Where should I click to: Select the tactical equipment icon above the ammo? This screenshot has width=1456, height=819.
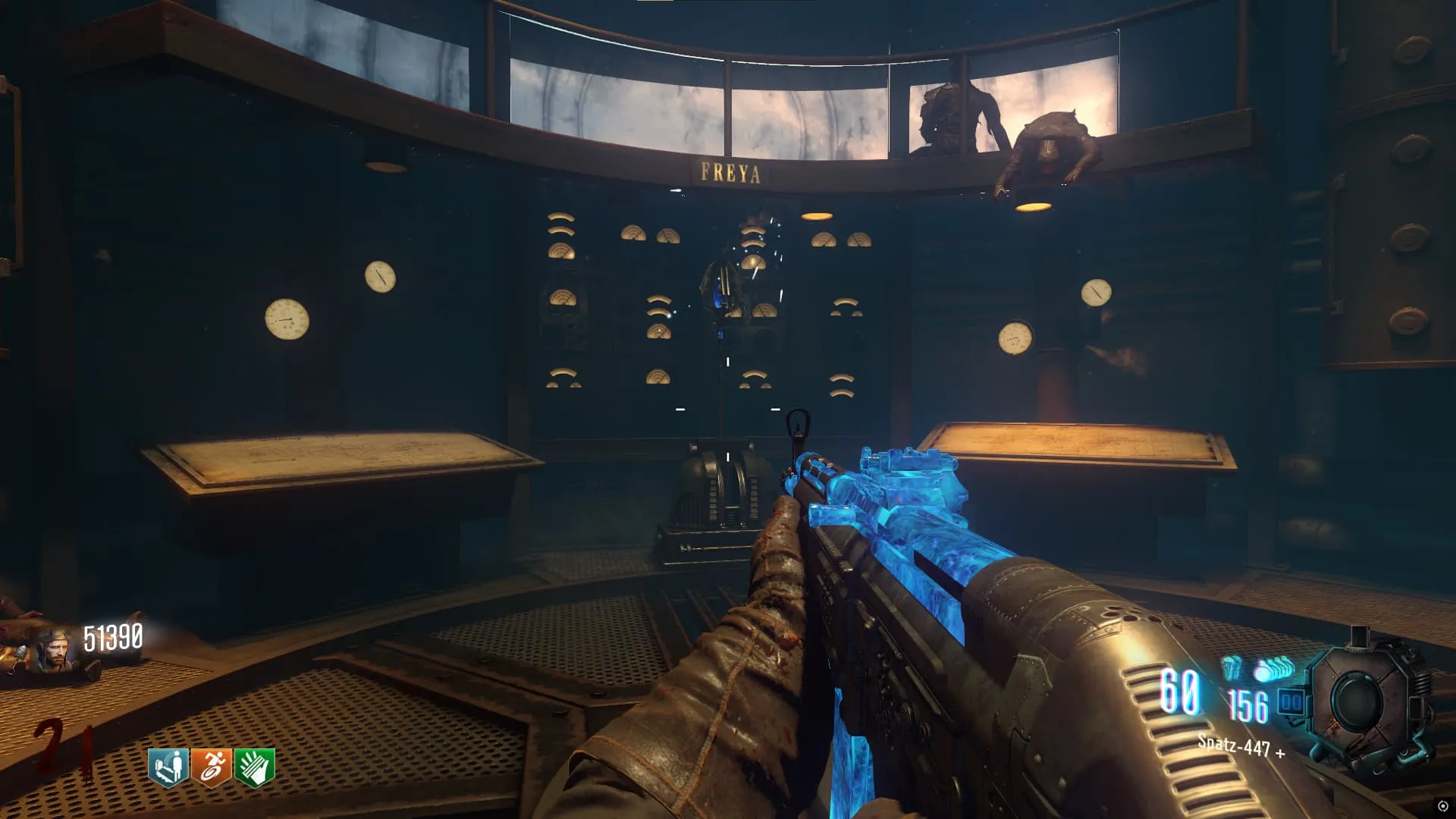(x=1232, y=667)
